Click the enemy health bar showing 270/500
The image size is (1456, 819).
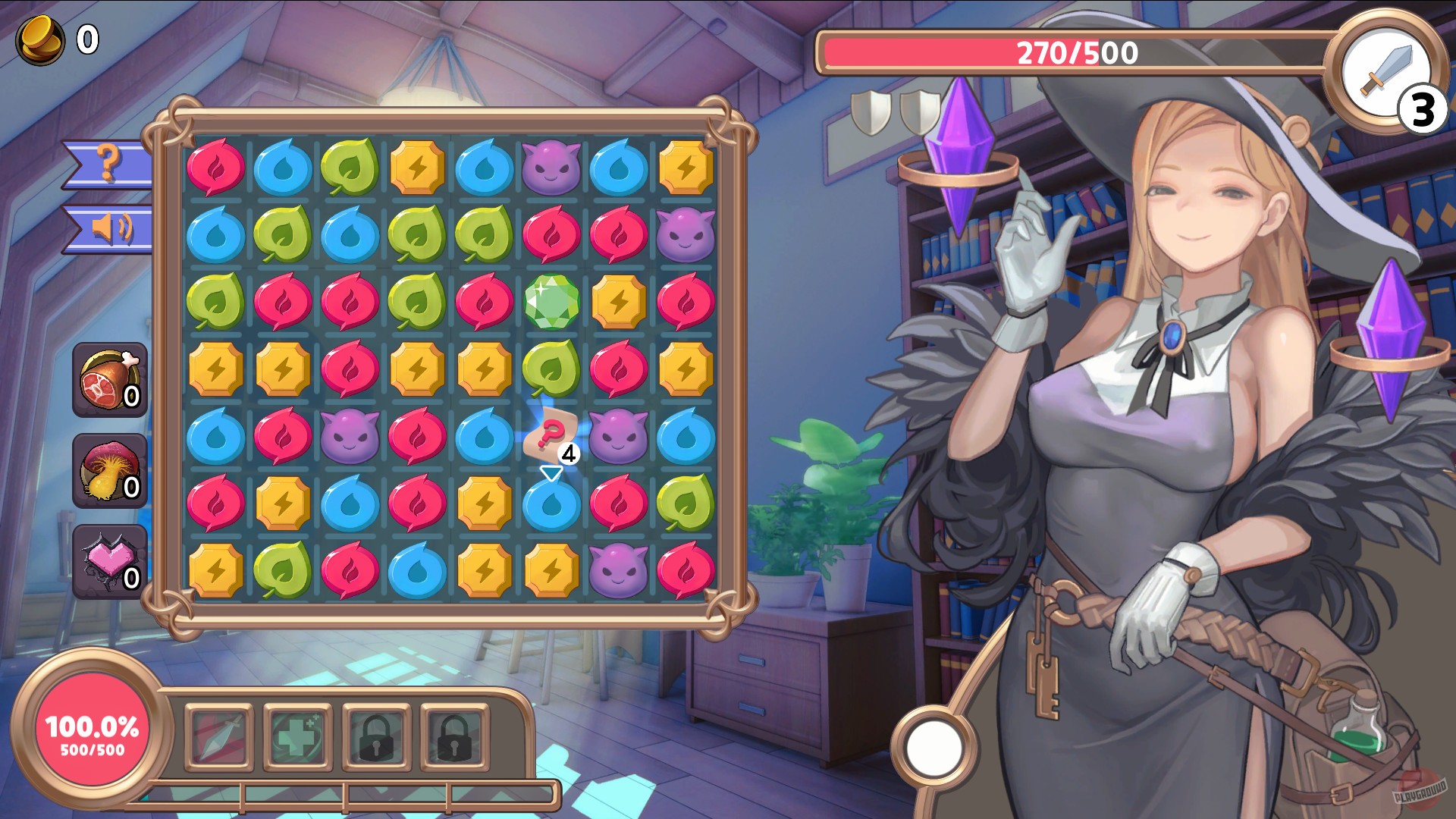pos(1075,53)
